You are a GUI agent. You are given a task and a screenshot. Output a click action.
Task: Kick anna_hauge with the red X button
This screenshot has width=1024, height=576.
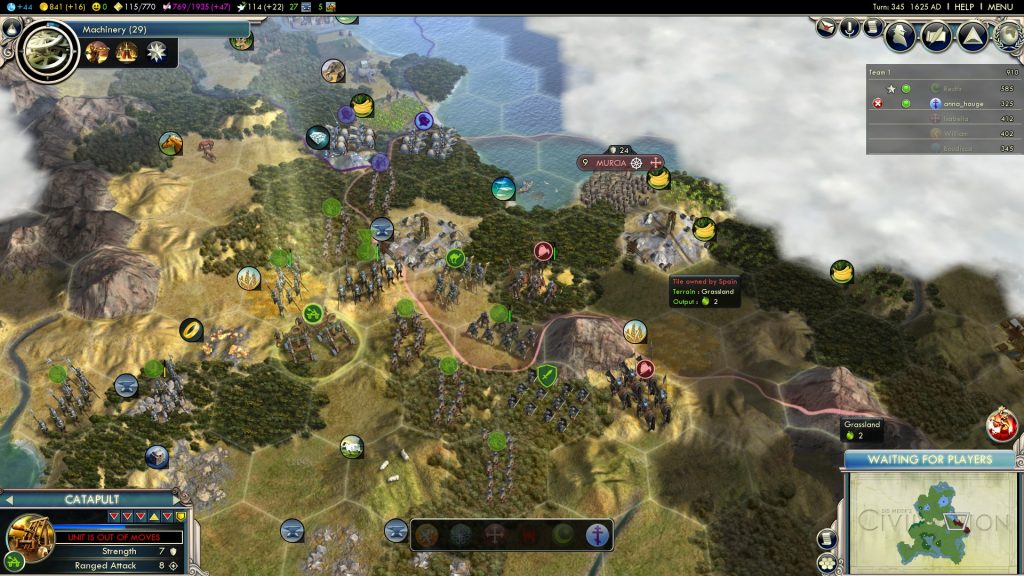[x=879, y=103]
